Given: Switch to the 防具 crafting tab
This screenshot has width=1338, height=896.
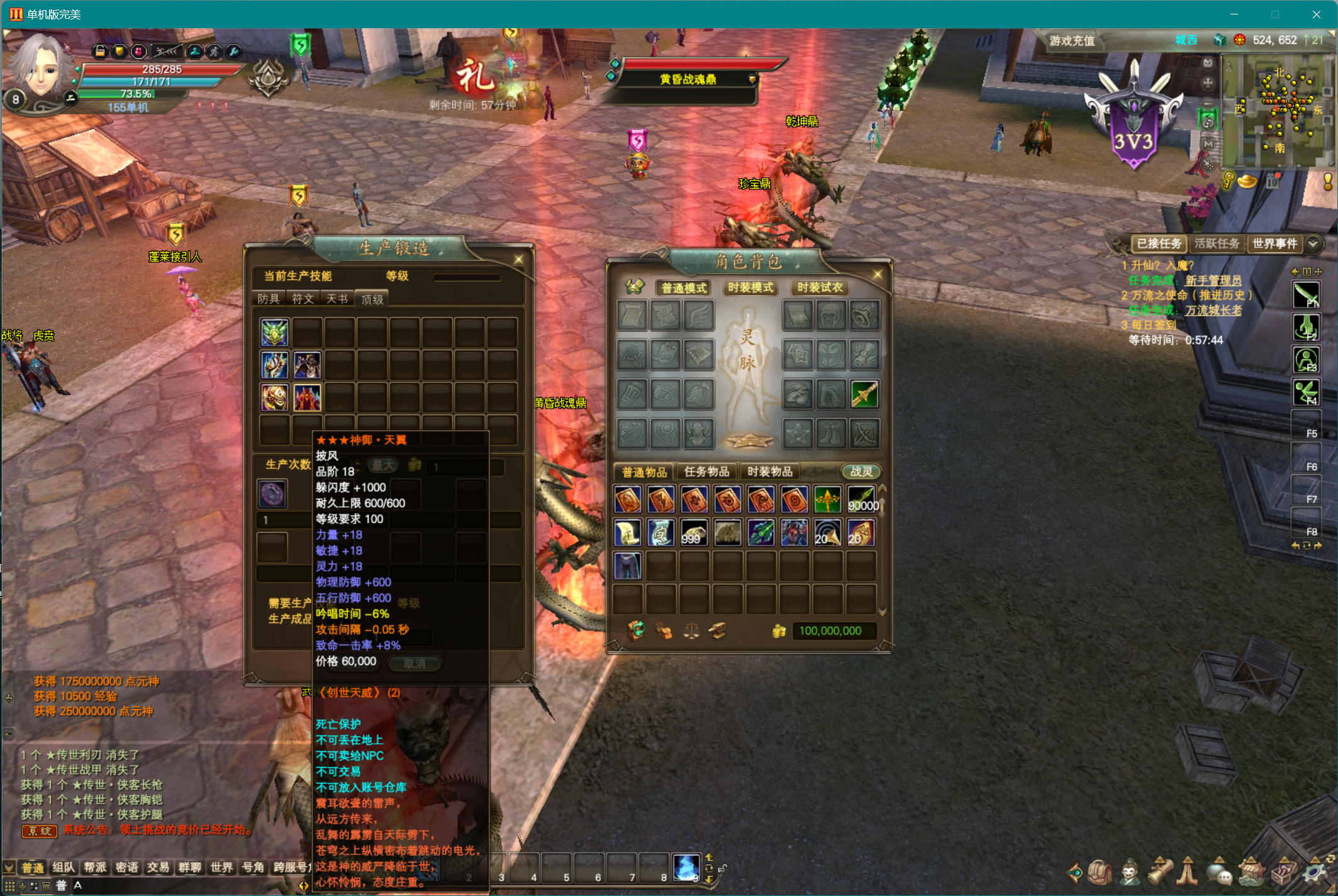Looking at the screenshot, I should (269, 299).
